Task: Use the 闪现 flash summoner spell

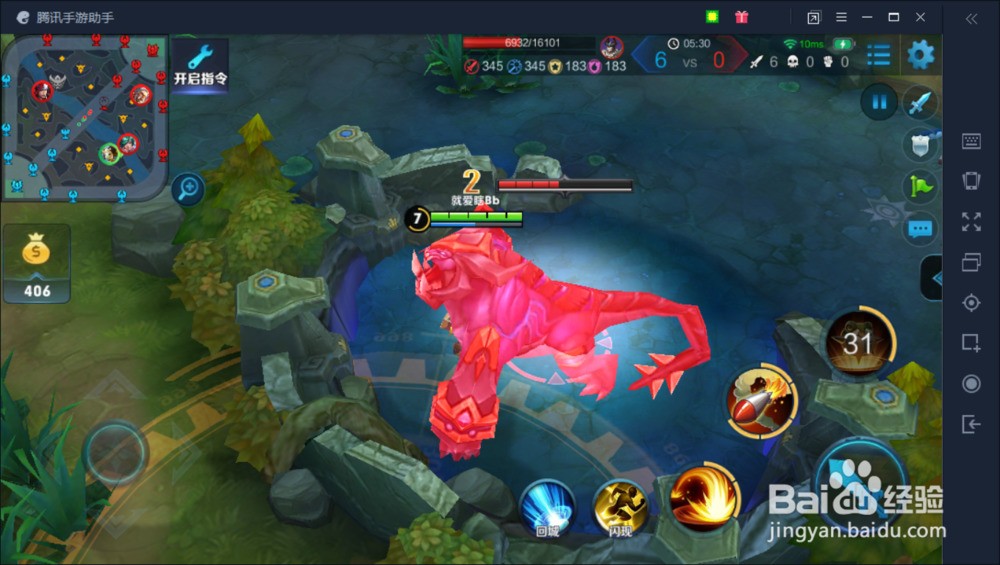Action: [620, 507]
